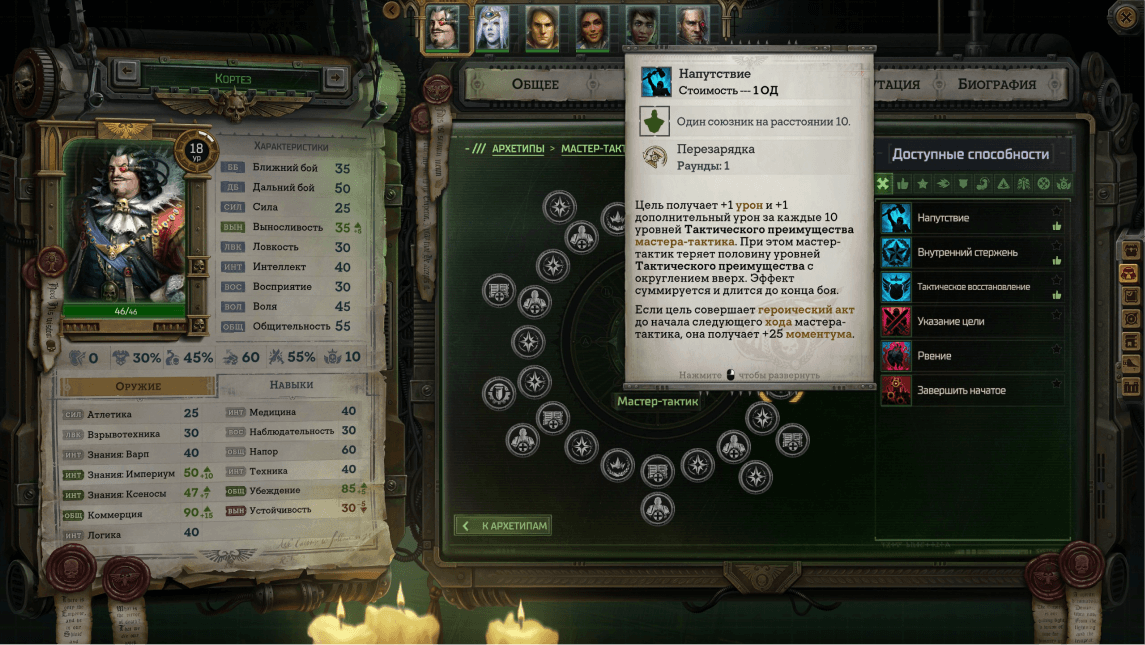Screen dimensions: 1145x645
Task: Follow the Архетипы breadcrumb link
Action: pos(518,149)
